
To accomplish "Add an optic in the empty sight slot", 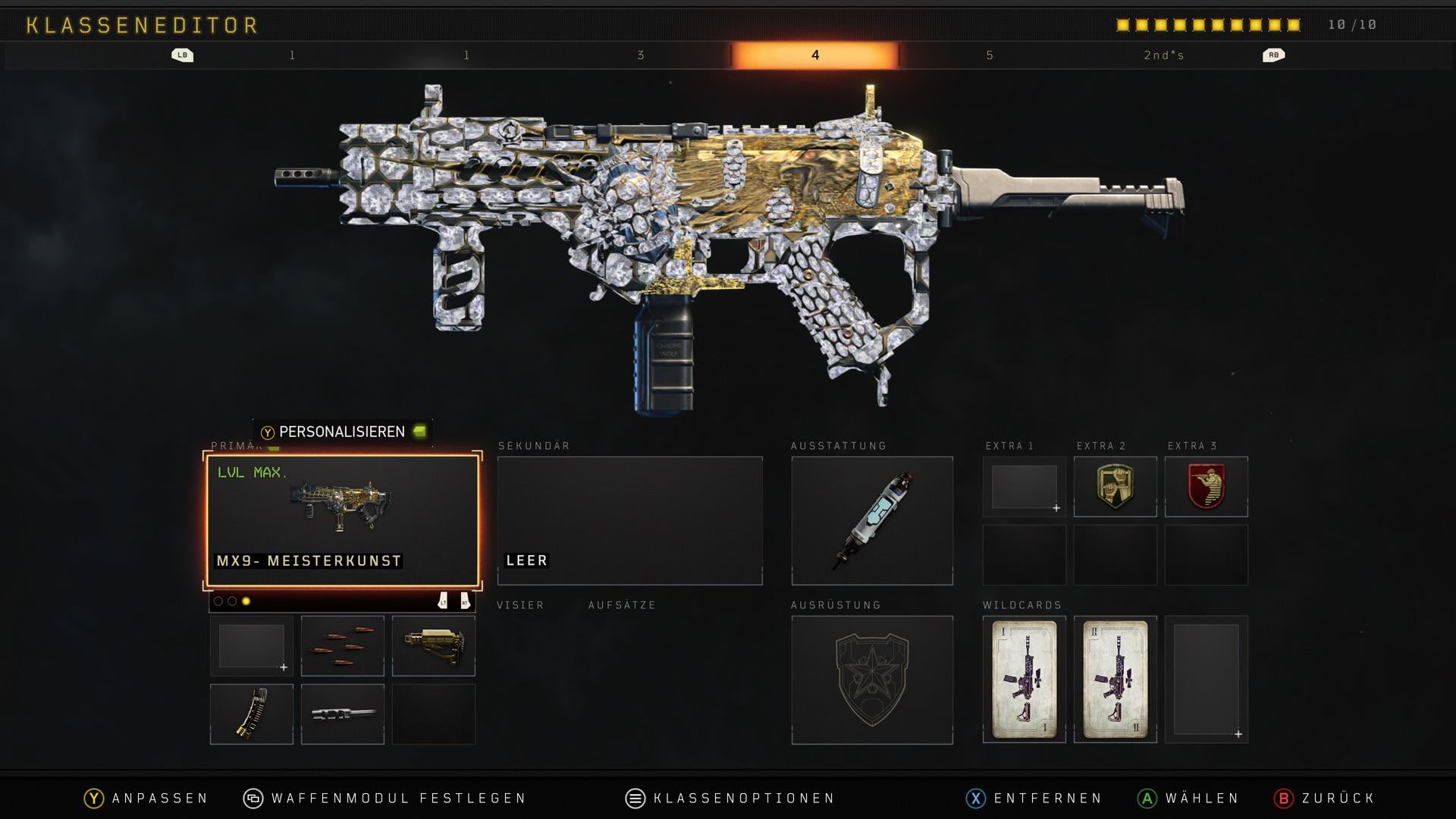I will pyautogui.click(x=251, y=646).
